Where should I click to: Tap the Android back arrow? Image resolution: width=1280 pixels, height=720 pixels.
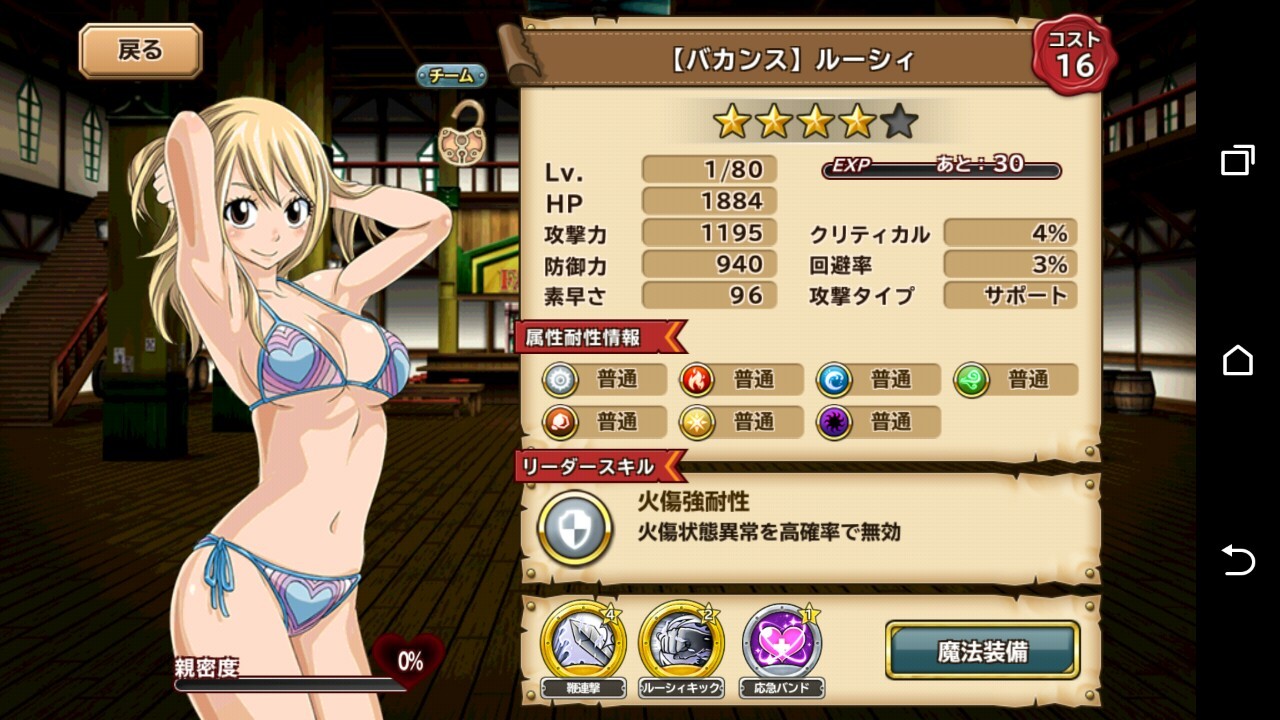[x=1237, y=560]
